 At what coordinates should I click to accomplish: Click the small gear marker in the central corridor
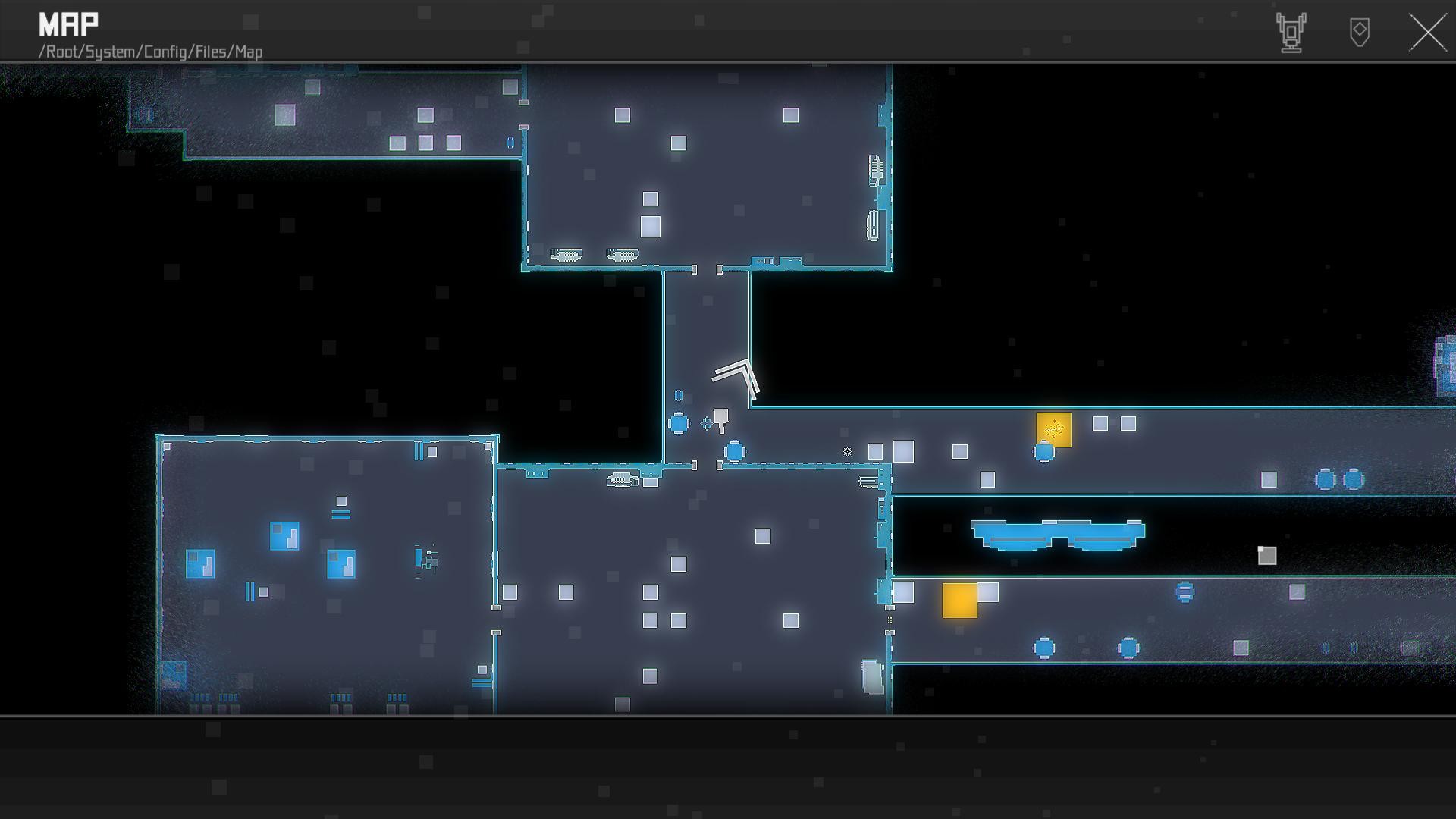(x=847, y=451)
